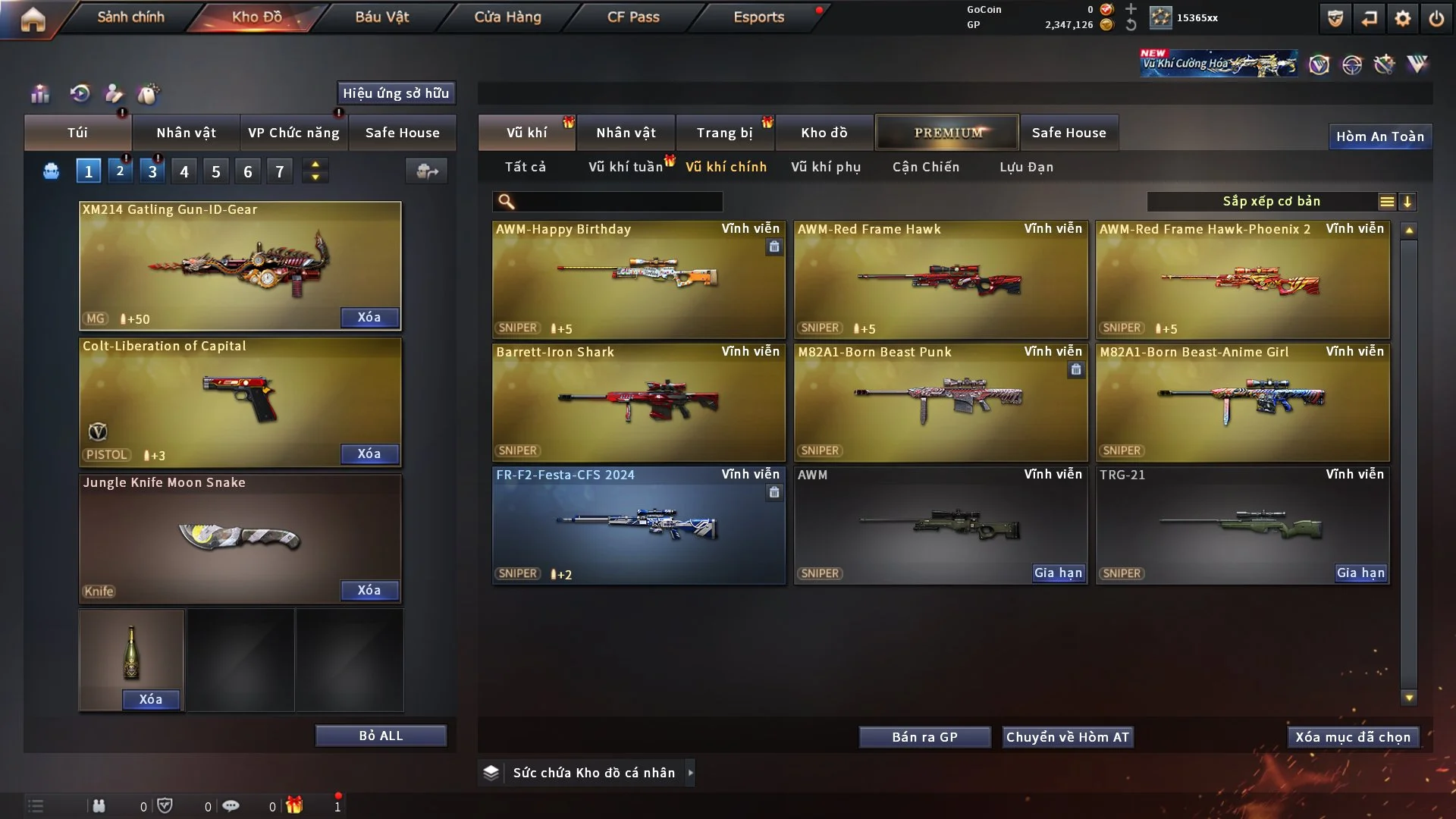Select the Nhân vật tab beside Túi
This screenshot has height=819, width=1456.
coord(186,133)
